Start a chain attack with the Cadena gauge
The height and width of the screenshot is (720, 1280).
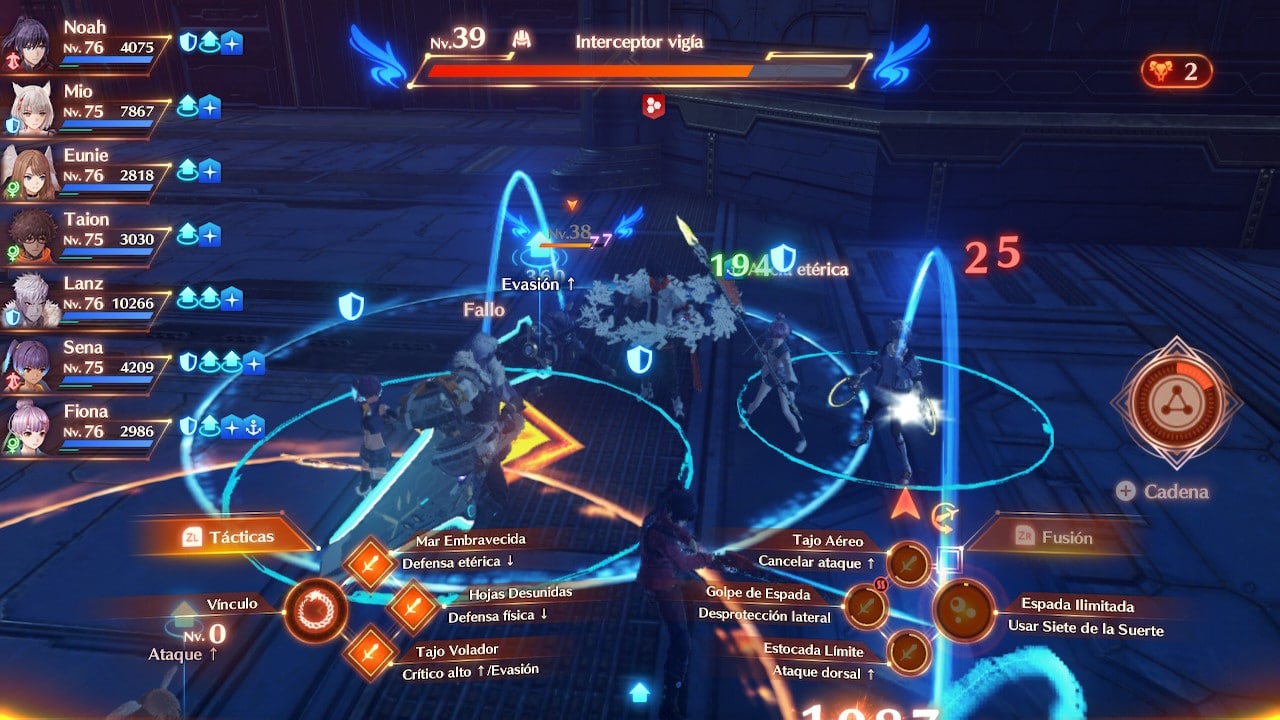tap(1176, 402)
